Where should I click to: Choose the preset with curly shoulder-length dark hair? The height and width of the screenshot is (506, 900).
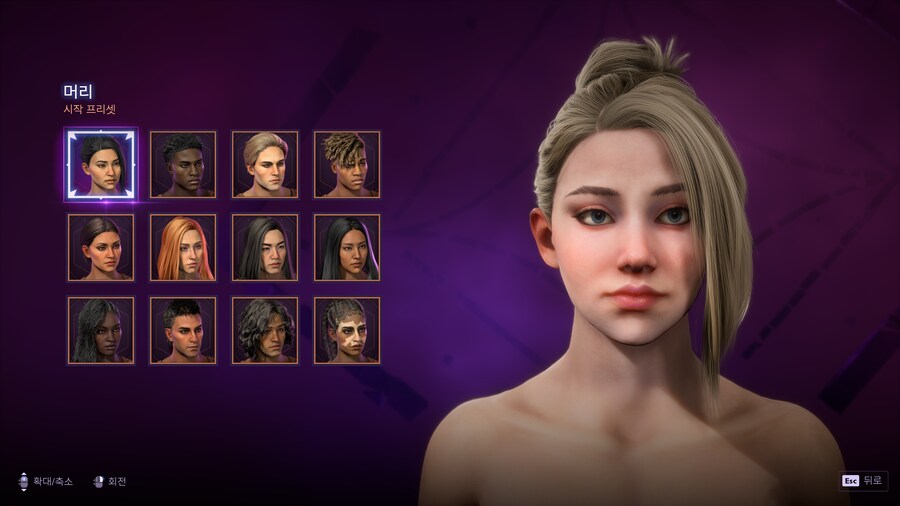pyautogui.click(x=265, y=330)
